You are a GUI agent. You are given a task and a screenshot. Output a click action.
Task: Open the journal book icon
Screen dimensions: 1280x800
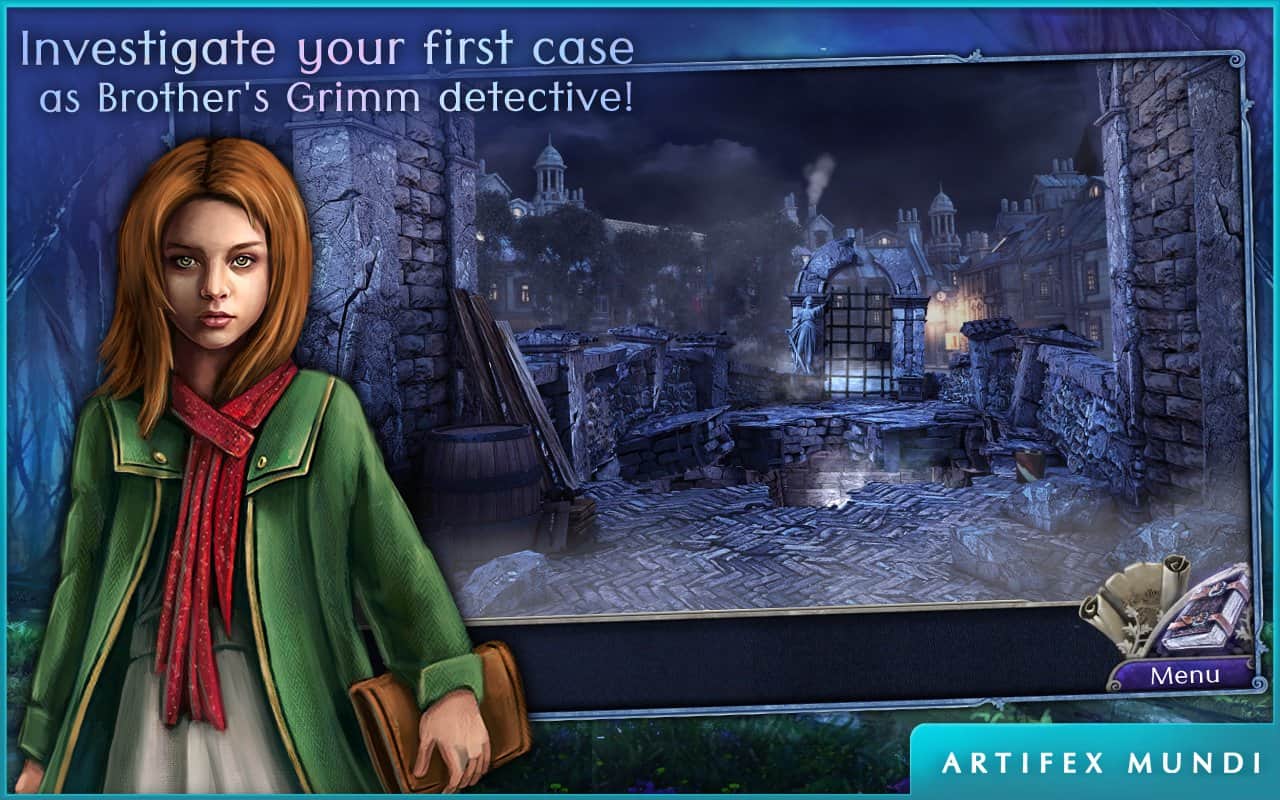pos(1205,615)
